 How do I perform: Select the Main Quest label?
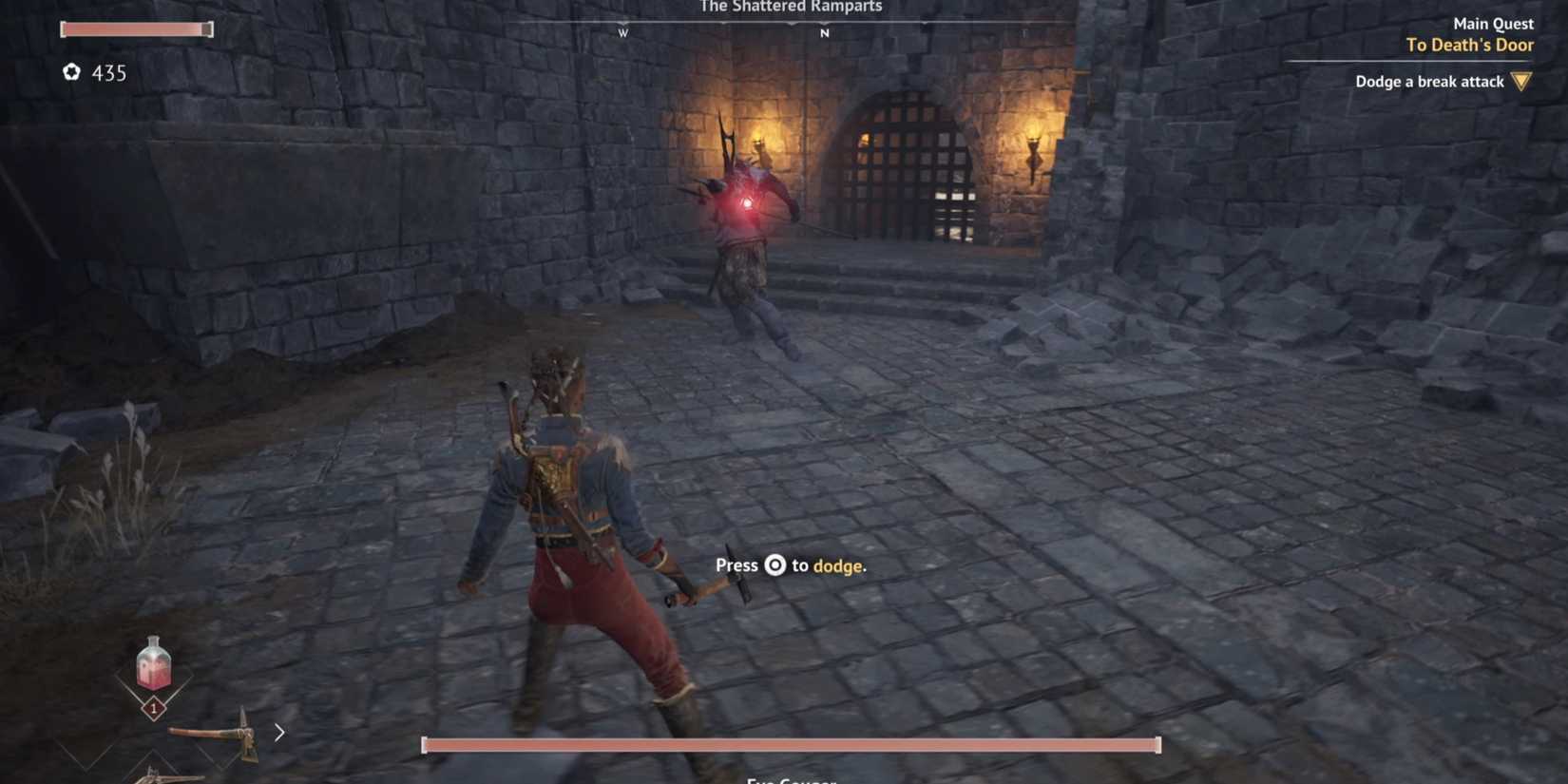click(1492, 23)
